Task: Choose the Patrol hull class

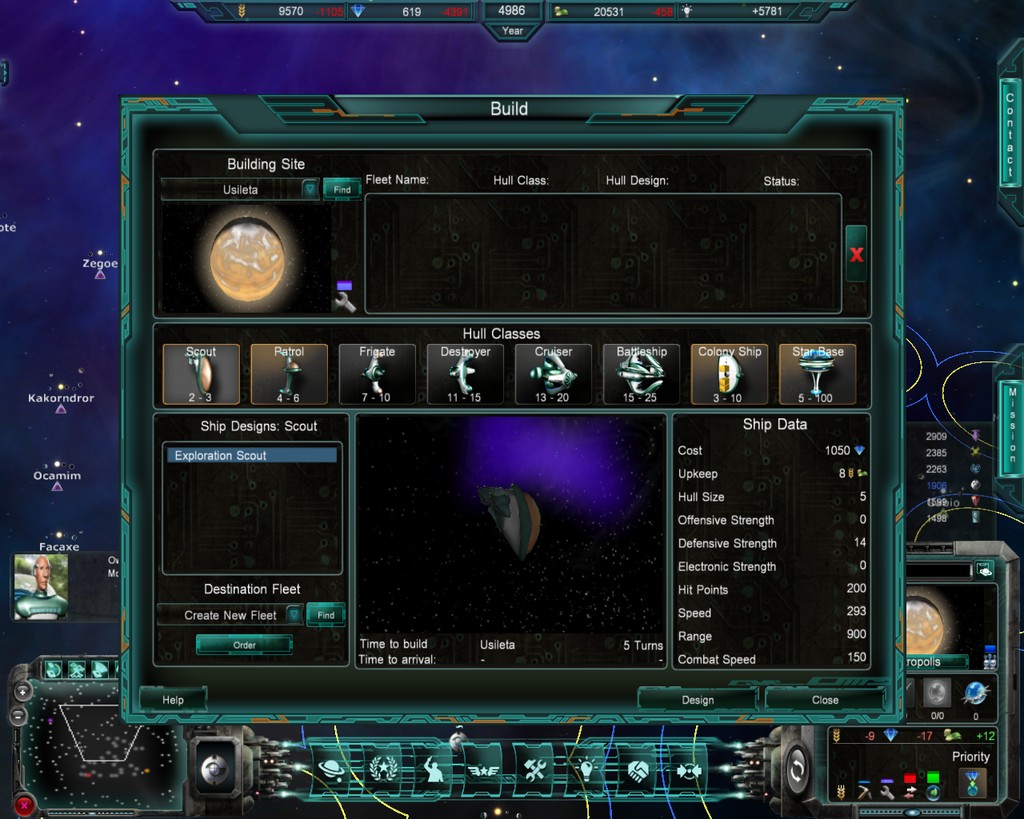Action: point(289,374)
